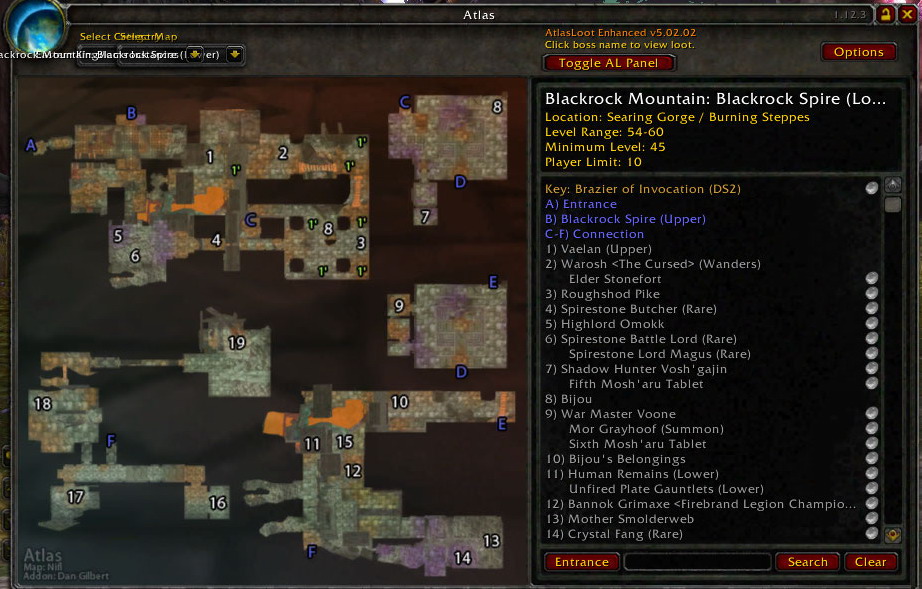The image size is (922, 589).
Task: Clear the search field with Clear
Action: 870,562
